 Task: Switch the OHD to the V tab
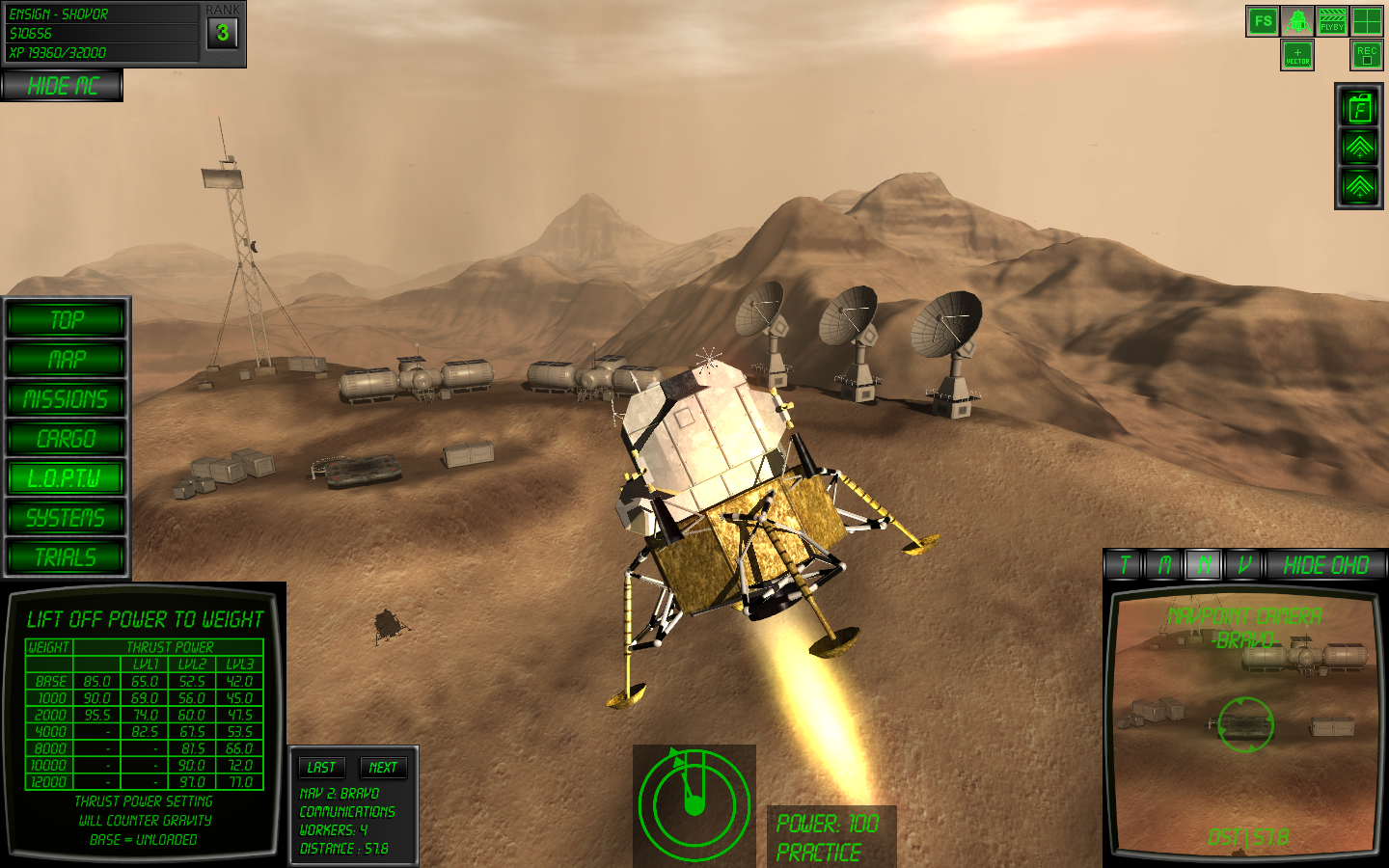click(1244, 565)
